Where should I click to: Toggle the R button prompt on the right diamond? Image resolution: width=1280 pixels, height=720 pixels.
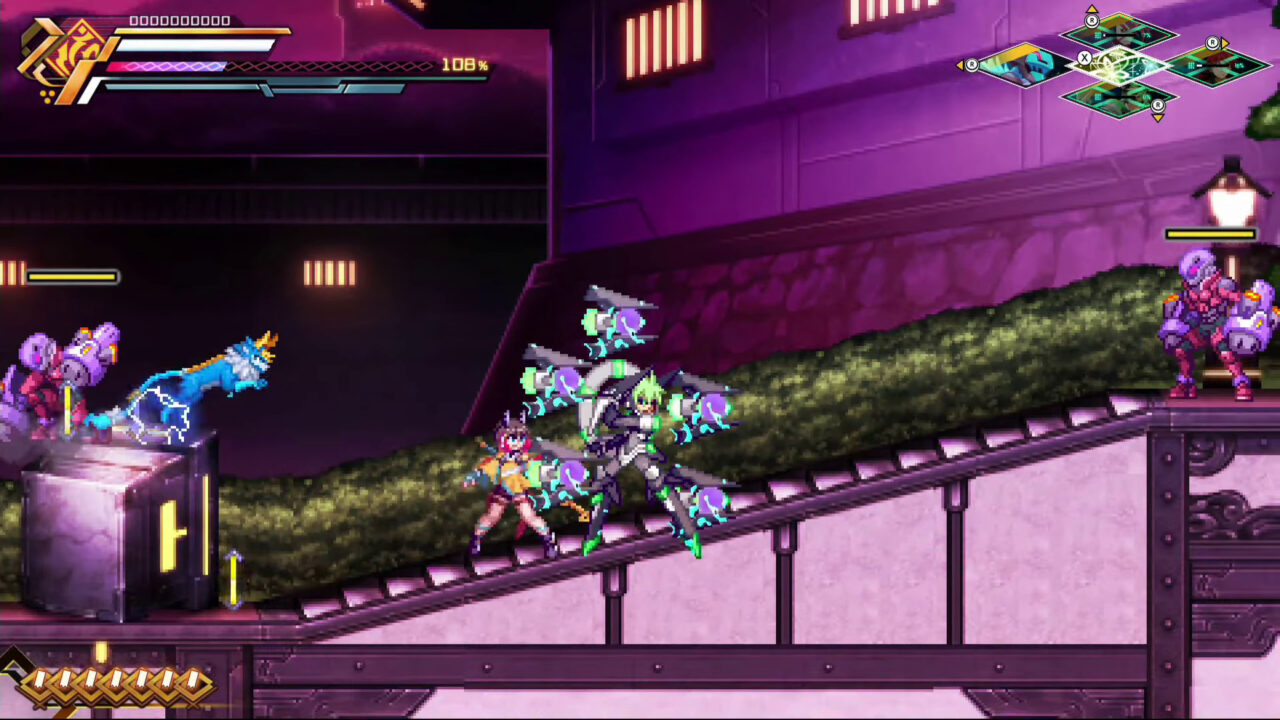[1213, 43]
